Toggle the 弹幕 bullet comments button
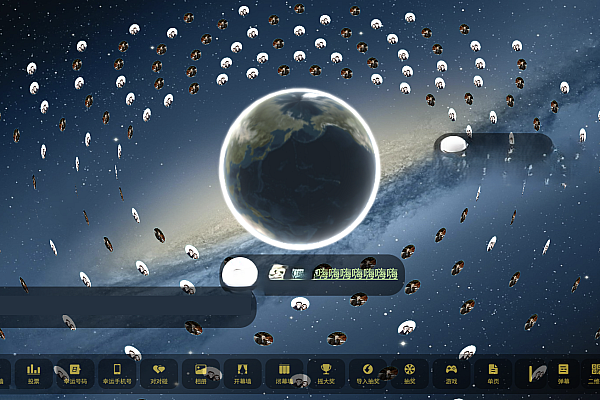600x400 pixels. point(563,372)
